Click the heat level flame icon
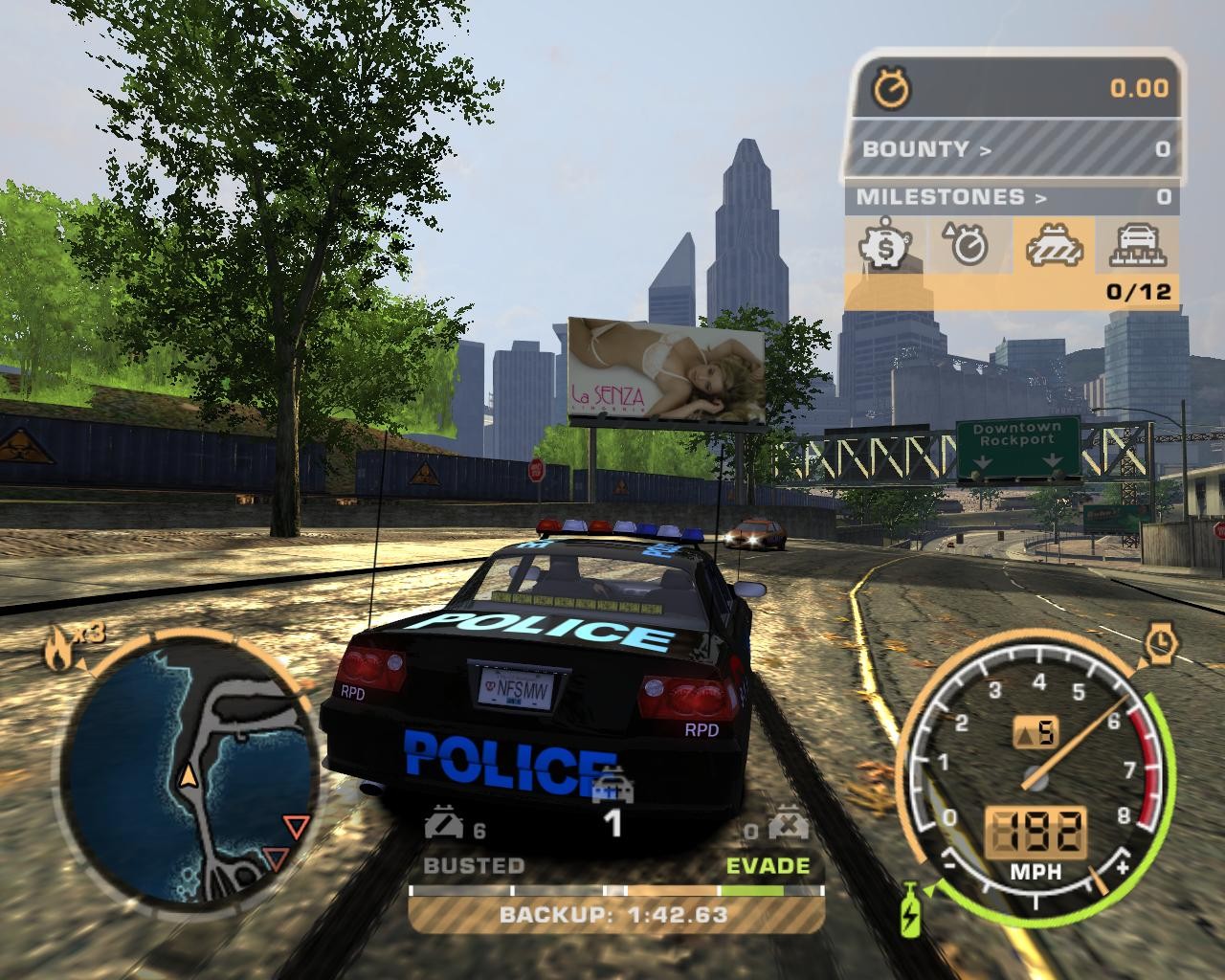The image size is (1225, 980). coord(57,653)
